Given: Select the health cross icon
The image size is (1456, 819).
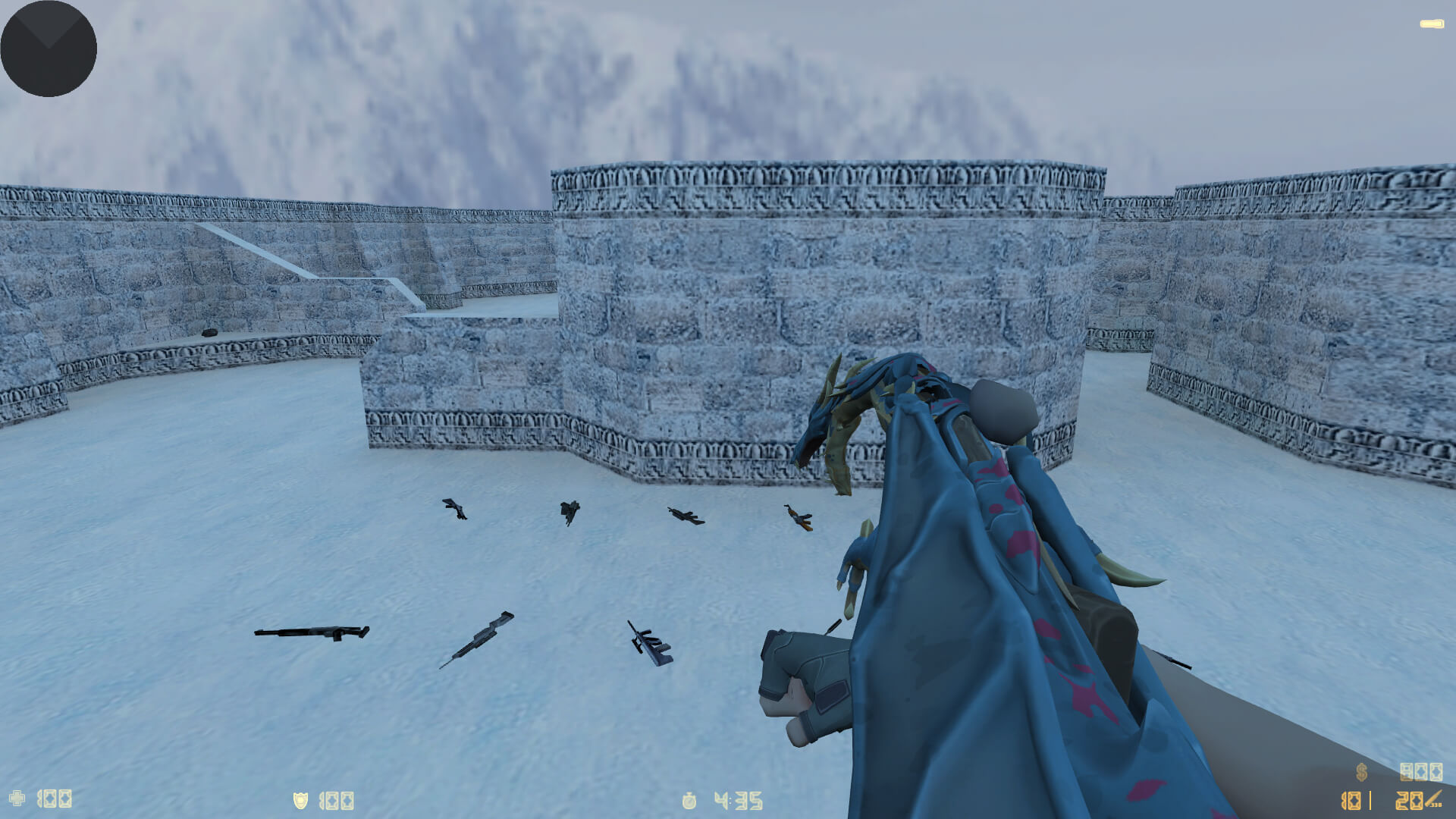Looking at the screenshot, I should (x=17, y=798).
